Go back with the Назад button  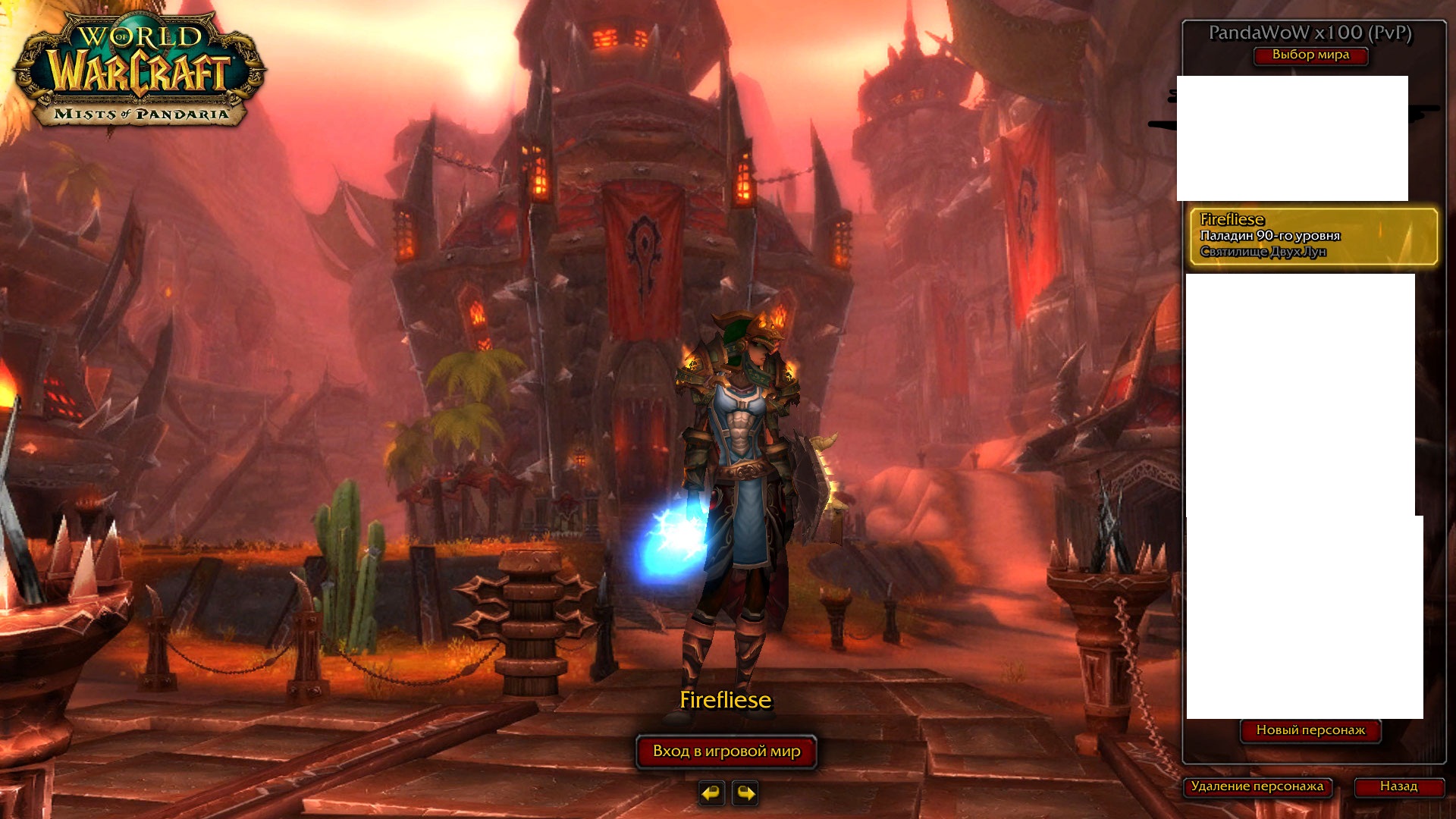click(x=1398, y=786)
